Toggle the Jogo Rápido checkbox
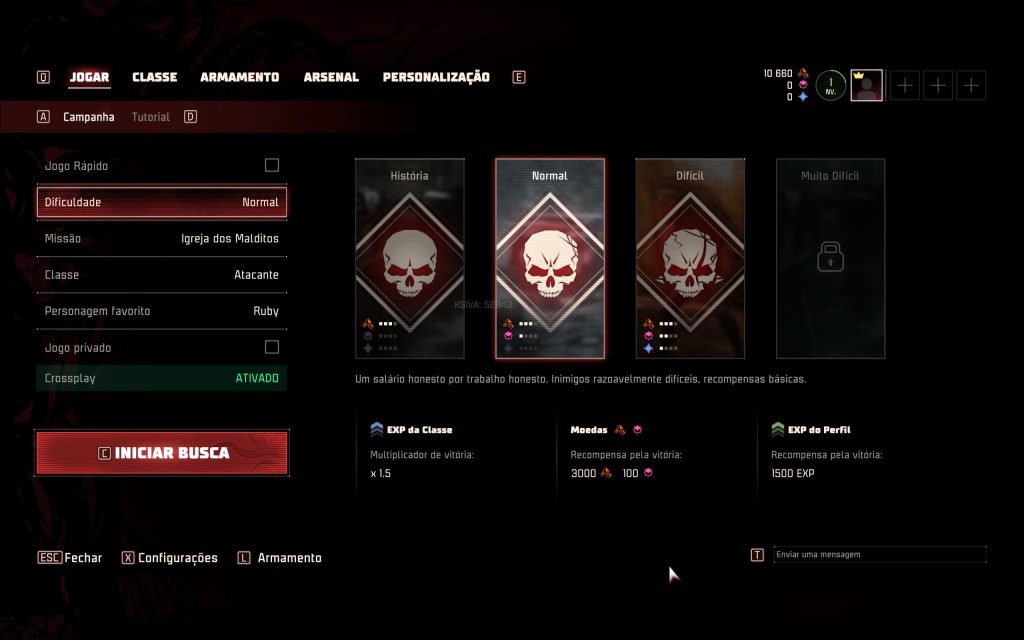This screenshot has height=640, width=1024. [x=271, y=165]
